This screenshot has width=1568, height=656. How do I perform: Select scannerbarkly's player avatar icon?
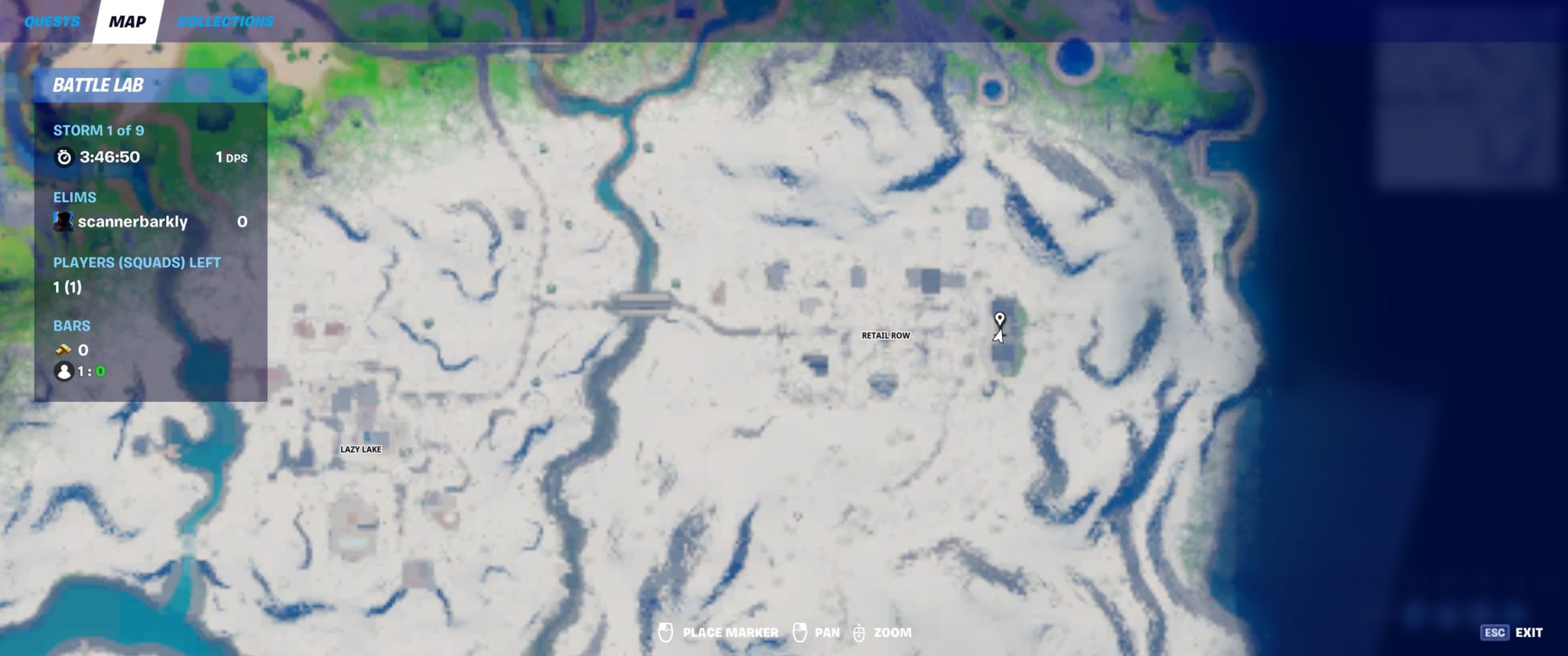pyautogui.click(x=64, y=222)
